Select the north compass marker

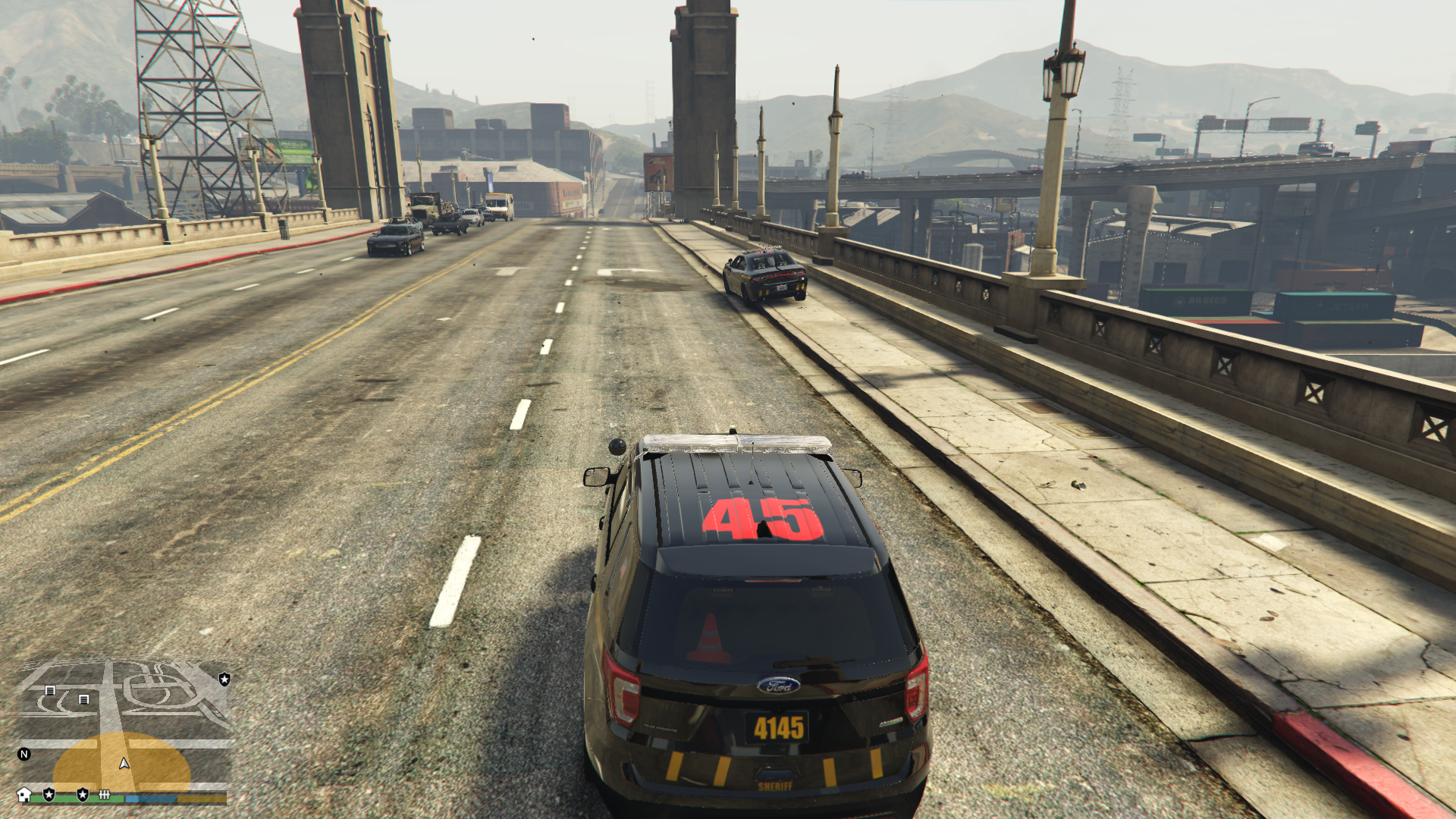tap(24, 754)
